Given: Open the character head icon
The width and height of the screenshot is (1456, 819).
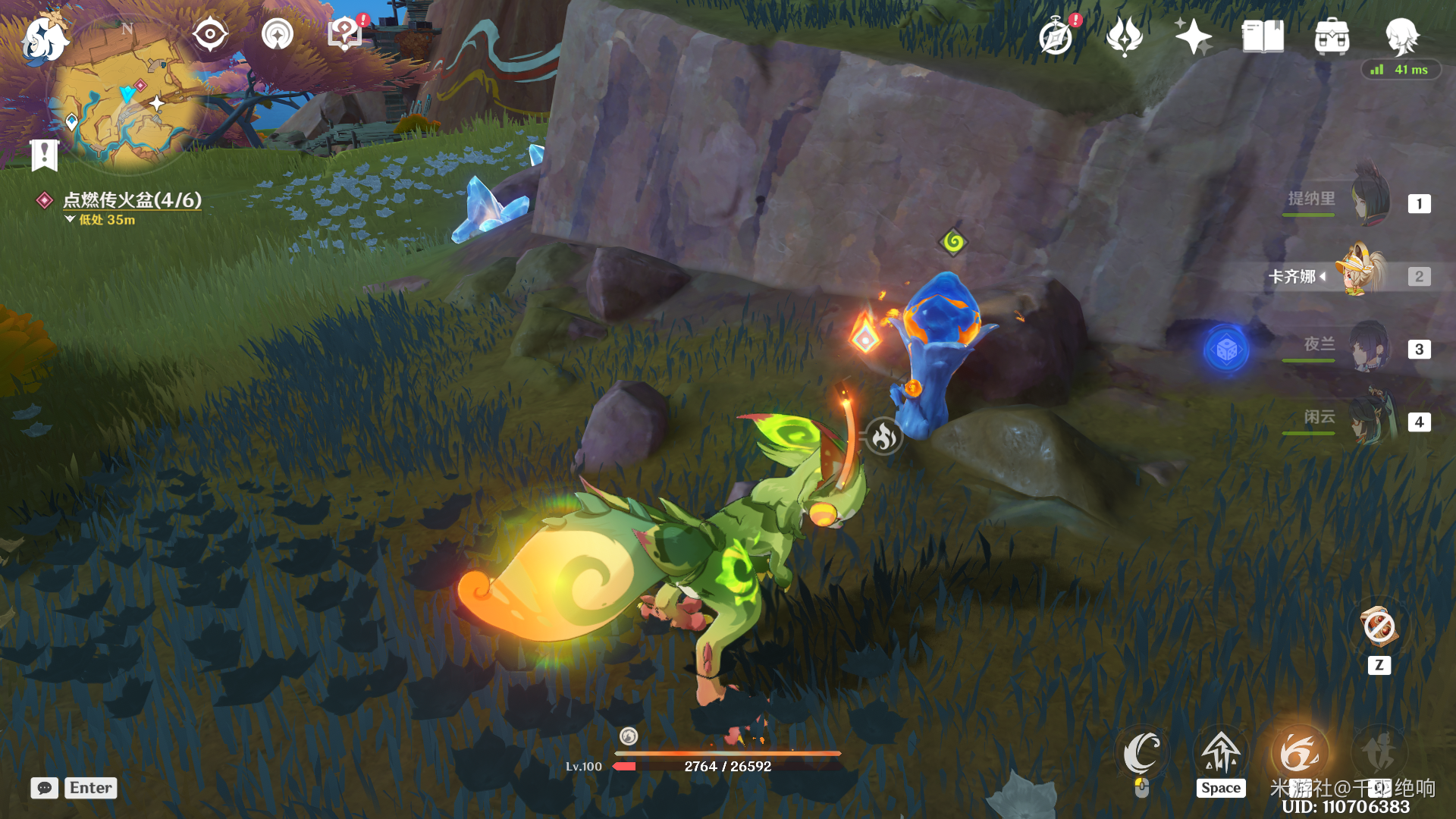Looking at the screenshot, I should (x=1401, y=36).
